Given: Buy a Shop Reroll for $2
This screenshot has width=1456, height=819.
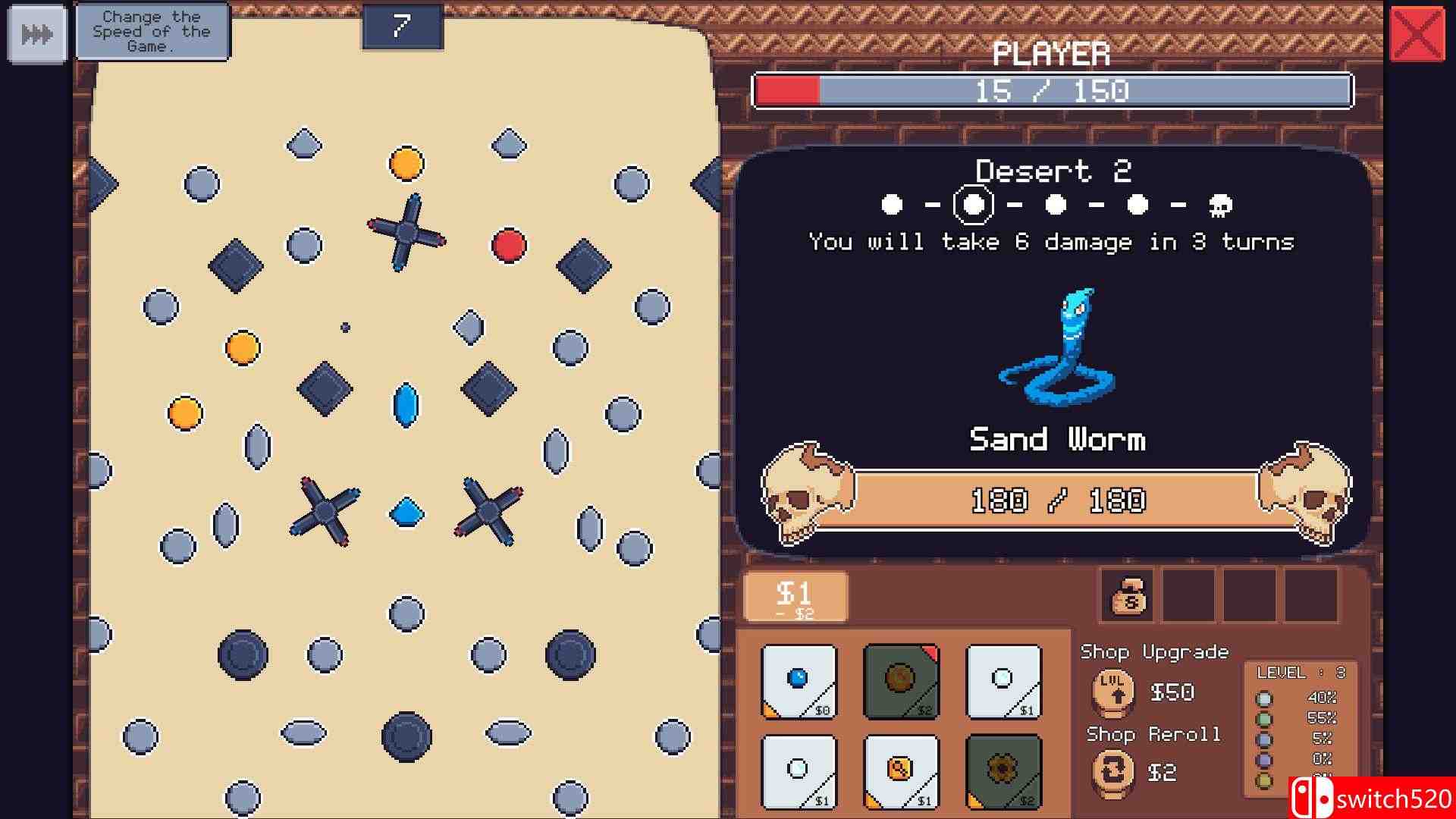Looking at the screenshot, I should (1163, 772).
